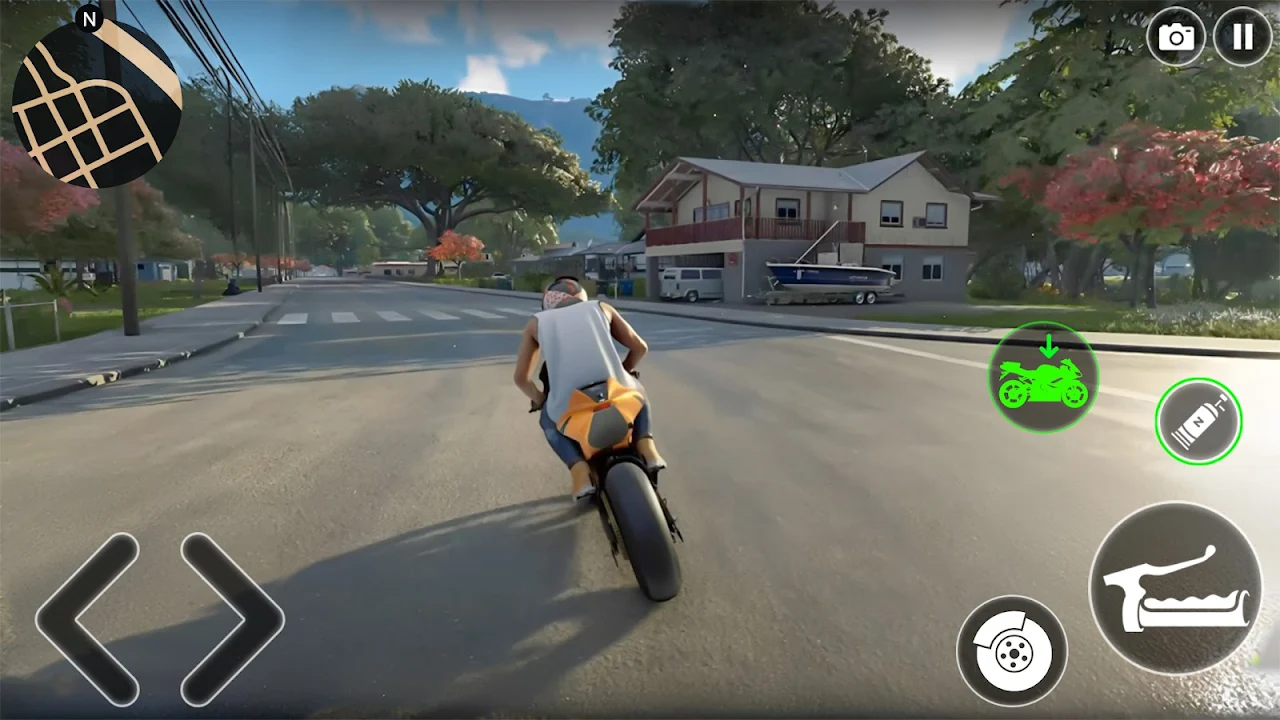Steer right with the right arrow
This screenshot has width=1280, height=720.
pyautogui.click(x=232, y=619)
